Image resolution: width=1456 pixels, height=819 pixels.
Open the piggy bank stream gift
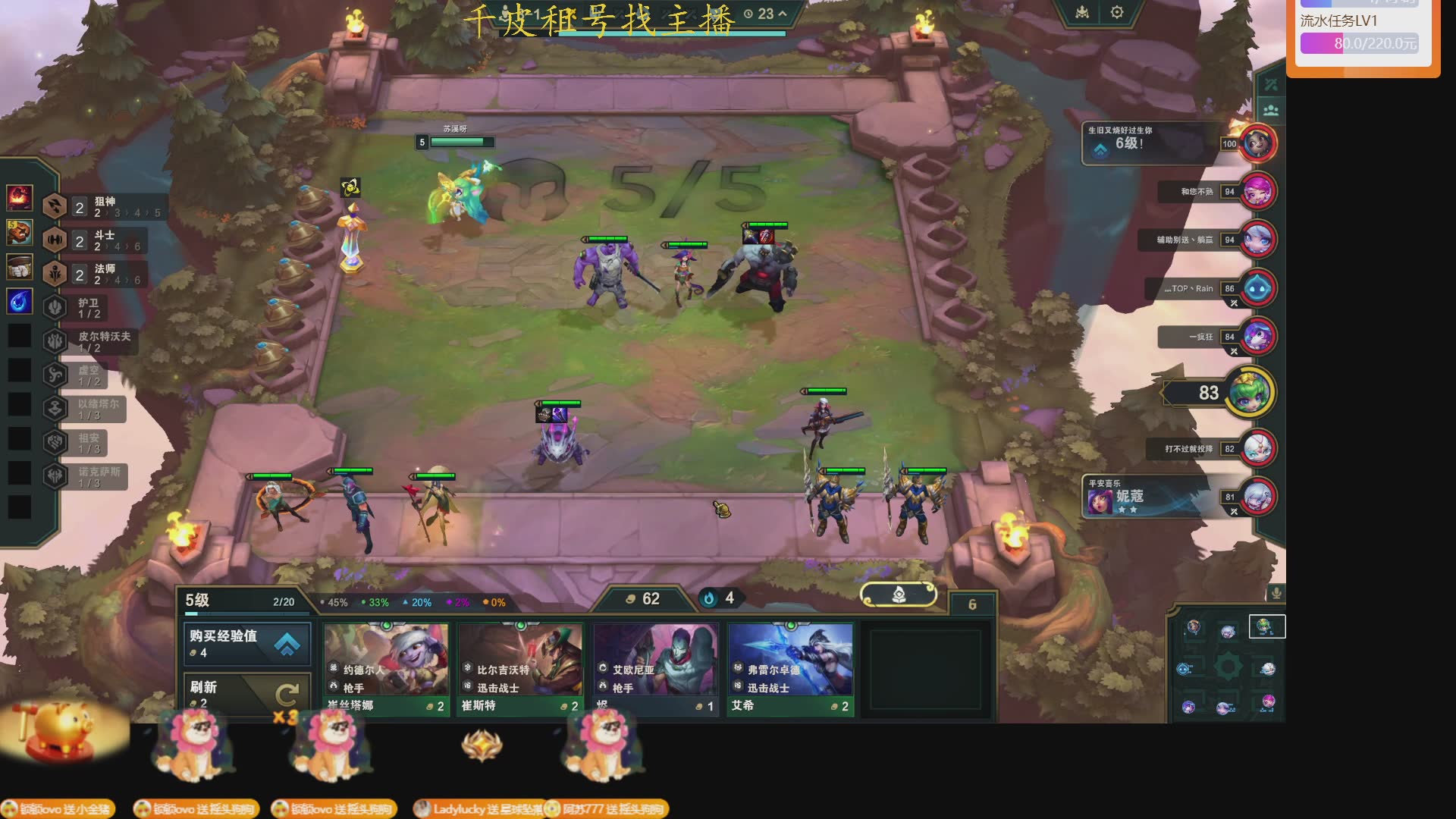[x=61, y=732]
